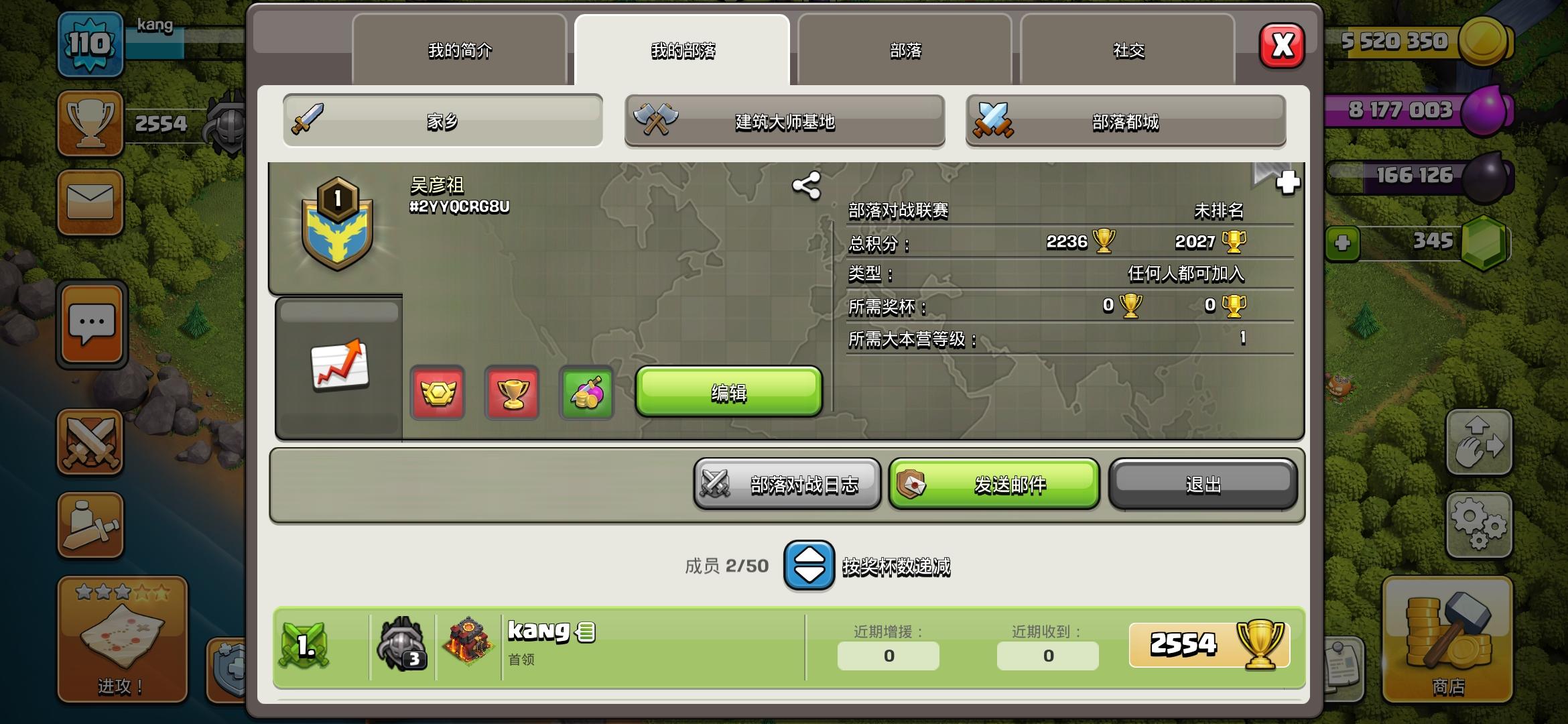The image size is (1568, 724).
Task: View the red trophy section icon
Action: pos(512,394)
